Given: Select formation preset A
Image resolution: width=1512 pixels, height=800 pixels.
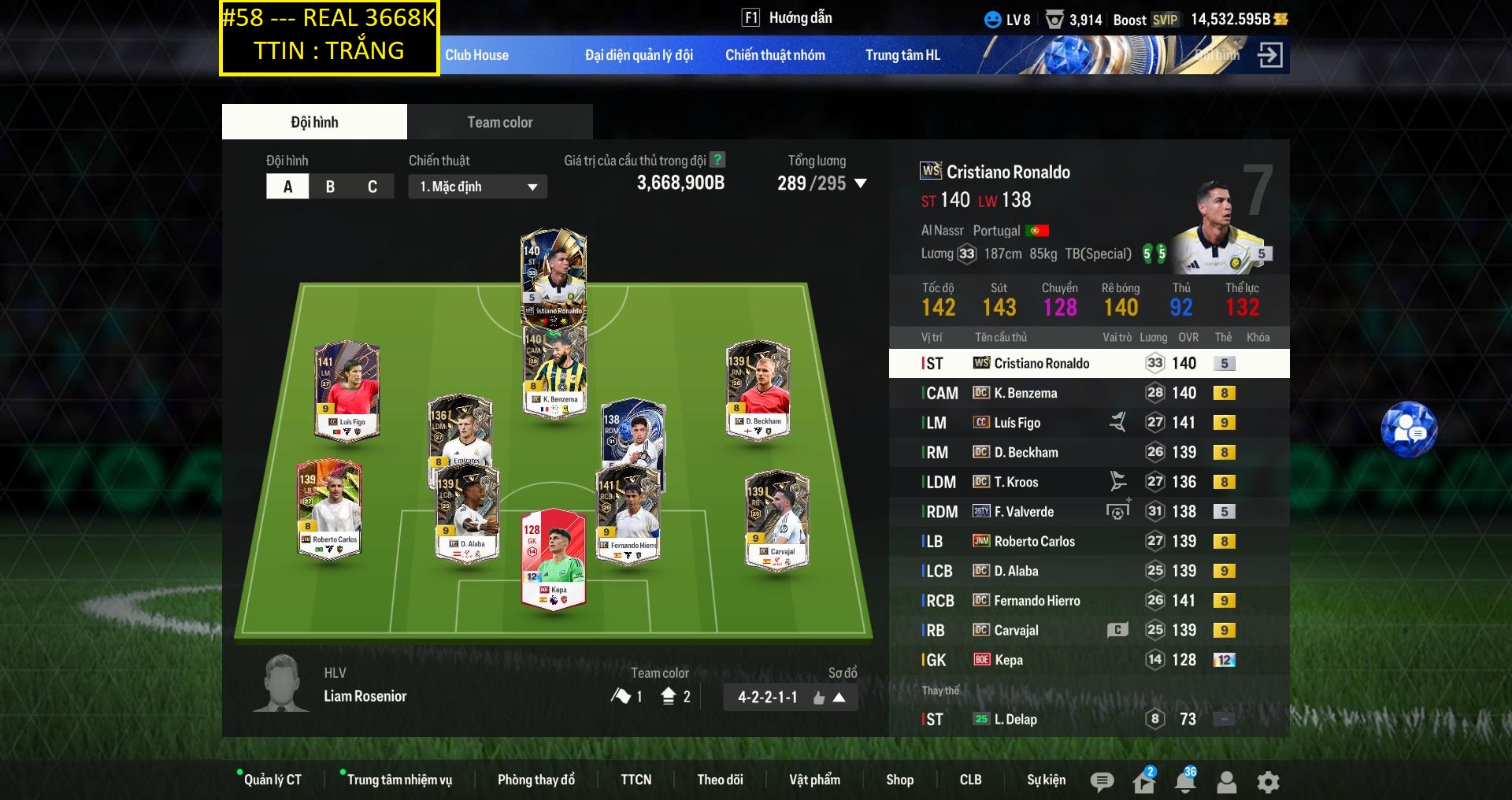Looking at the screenshot, I should point(287,186).
